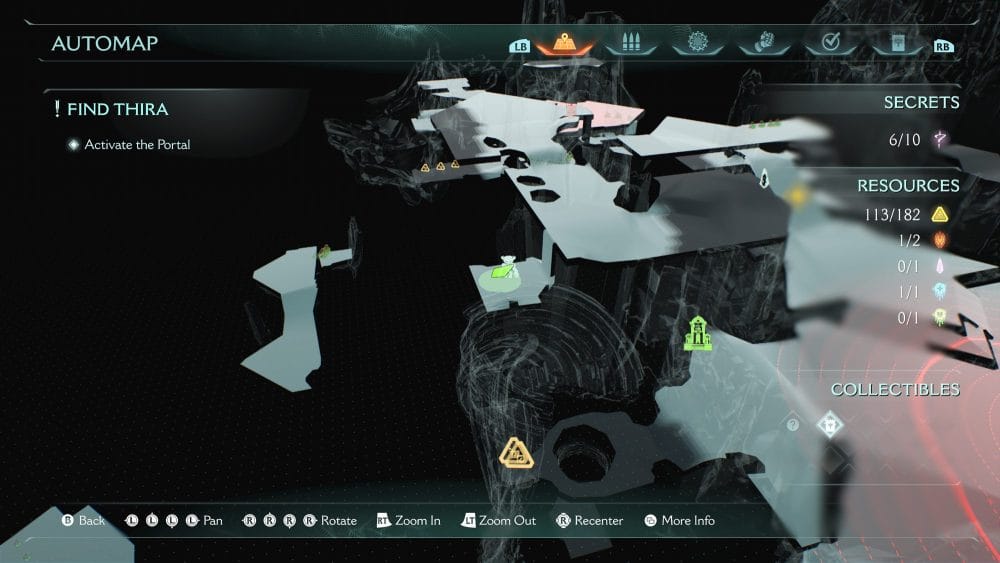Click the Secrets counter icon

[940, 139]
